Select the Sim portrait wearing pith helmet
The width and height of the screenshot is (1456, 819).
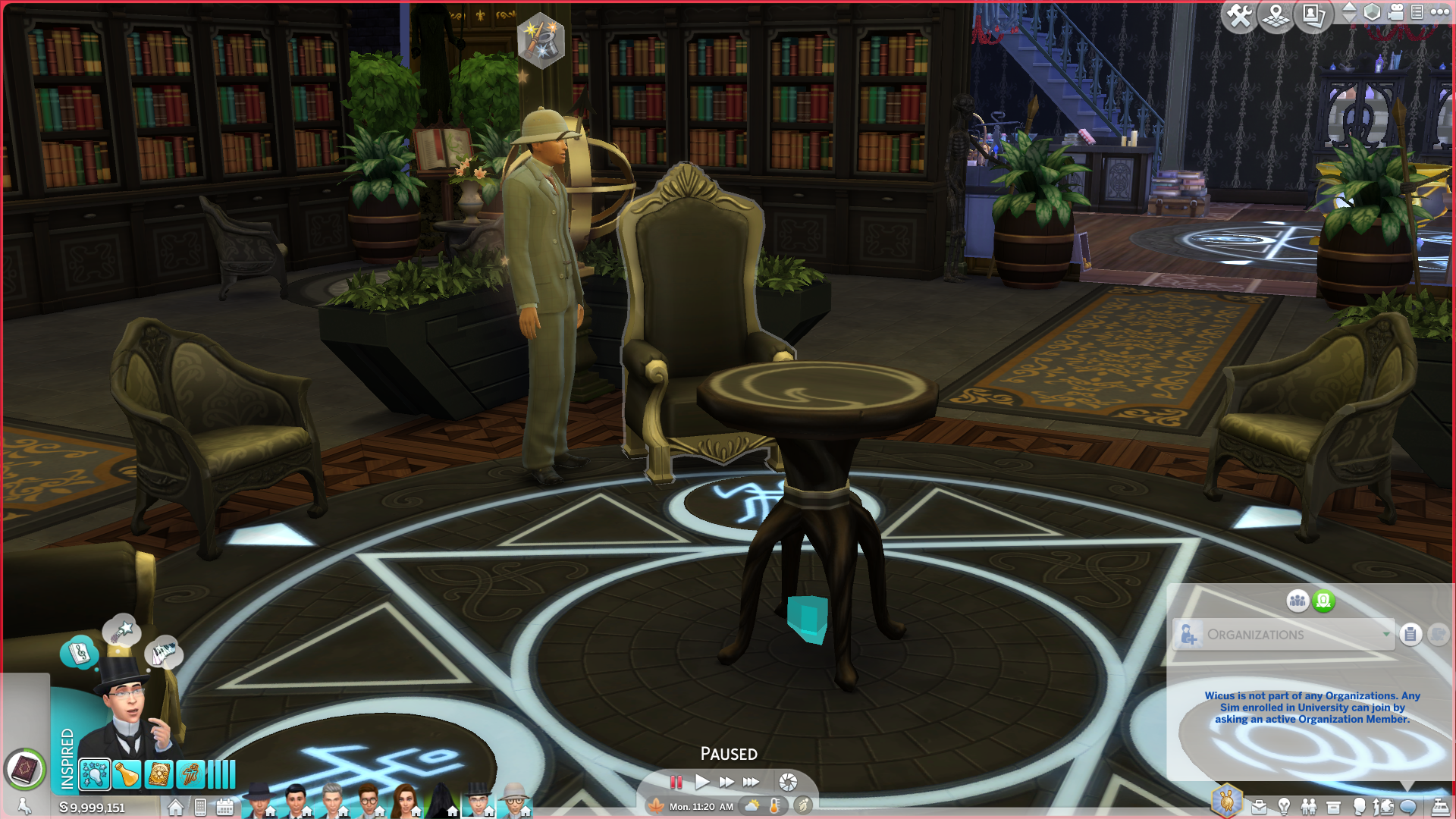click(515, 801)
